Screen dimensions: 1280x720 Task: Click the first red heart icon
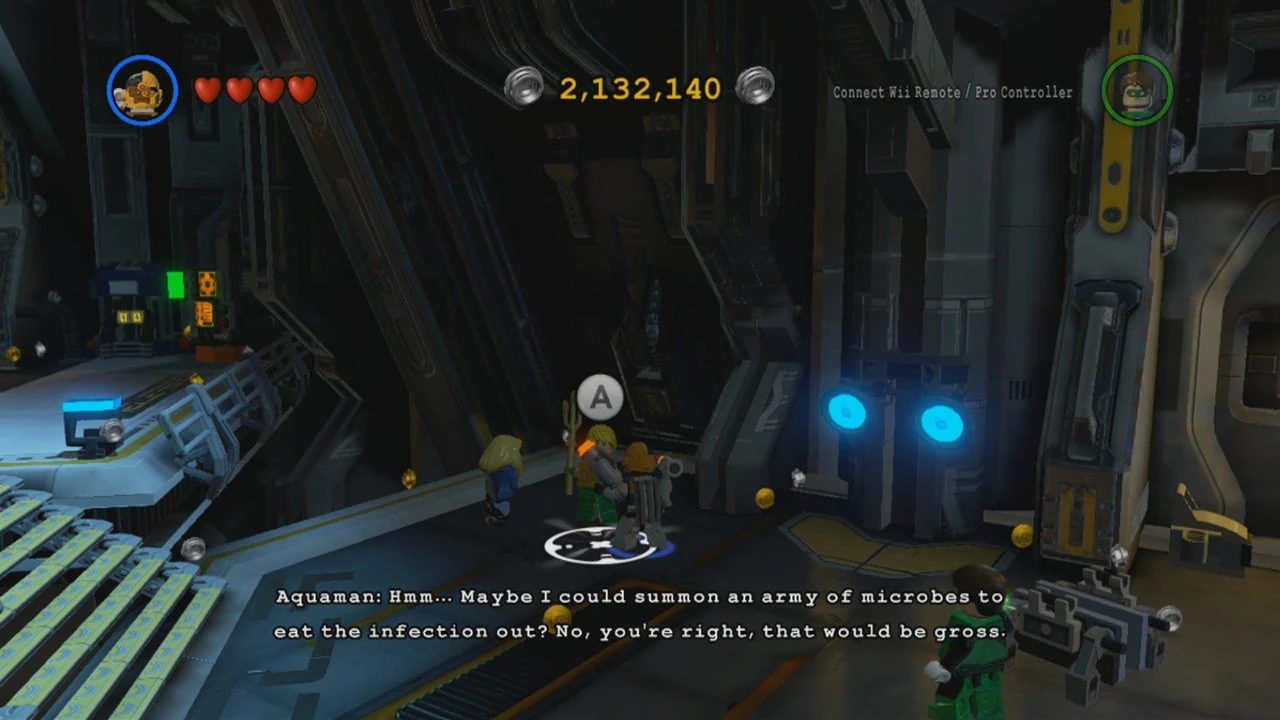click(x=207, y=90)
